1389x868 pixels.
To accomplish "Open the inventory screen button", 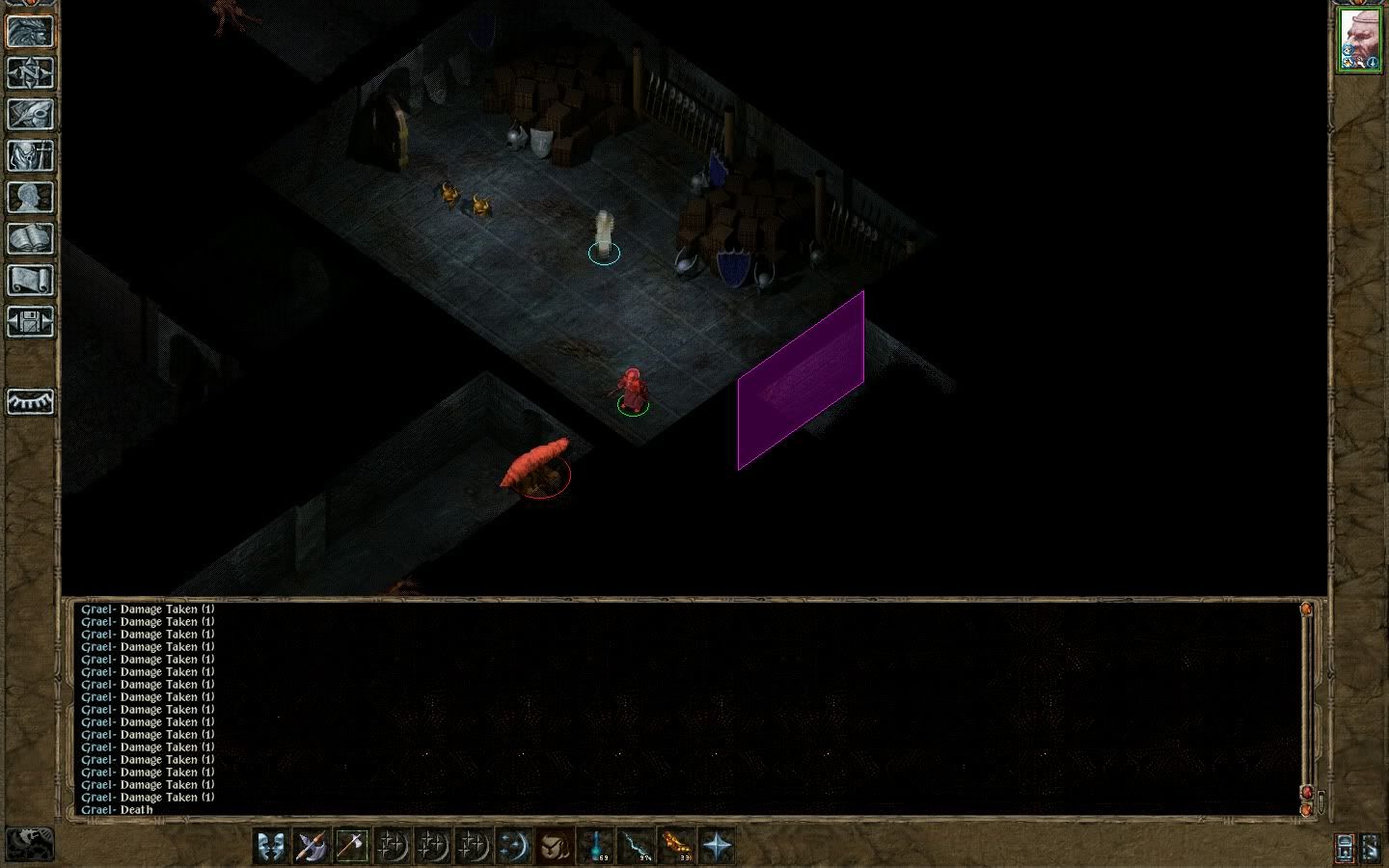I will [30, 155].
